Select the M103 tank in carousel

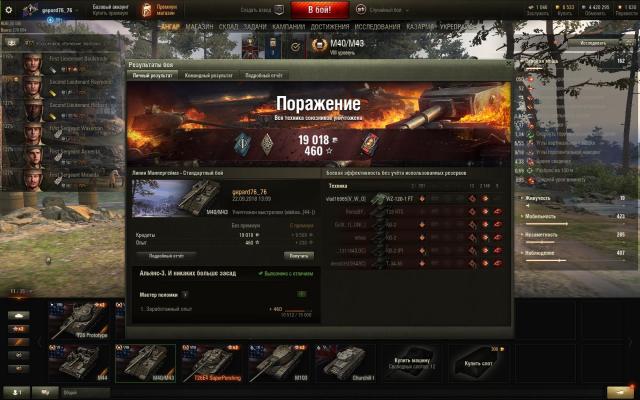click(x=277, y=364)
